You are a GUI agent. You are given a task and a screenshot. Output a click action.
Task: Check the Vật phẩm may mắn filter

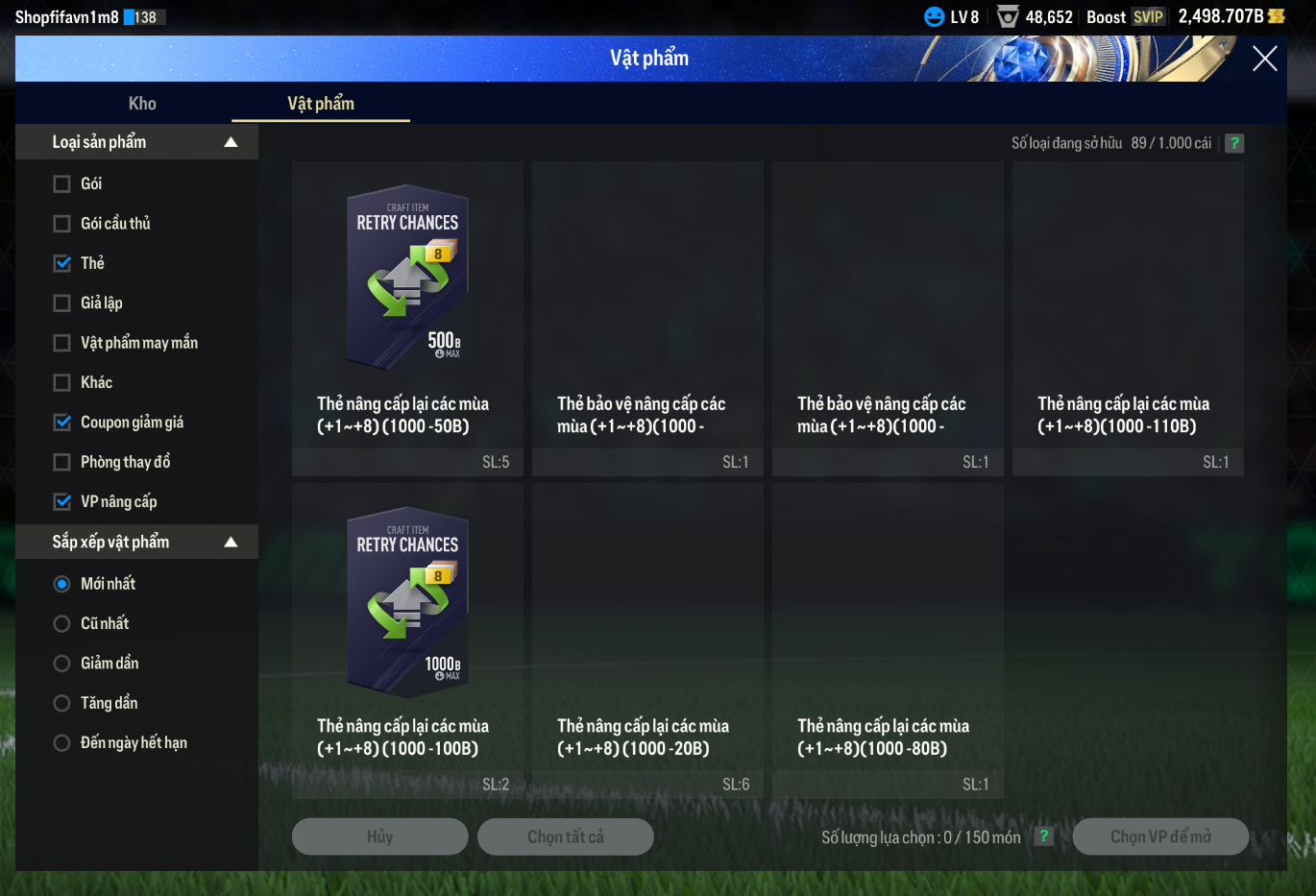62,343
